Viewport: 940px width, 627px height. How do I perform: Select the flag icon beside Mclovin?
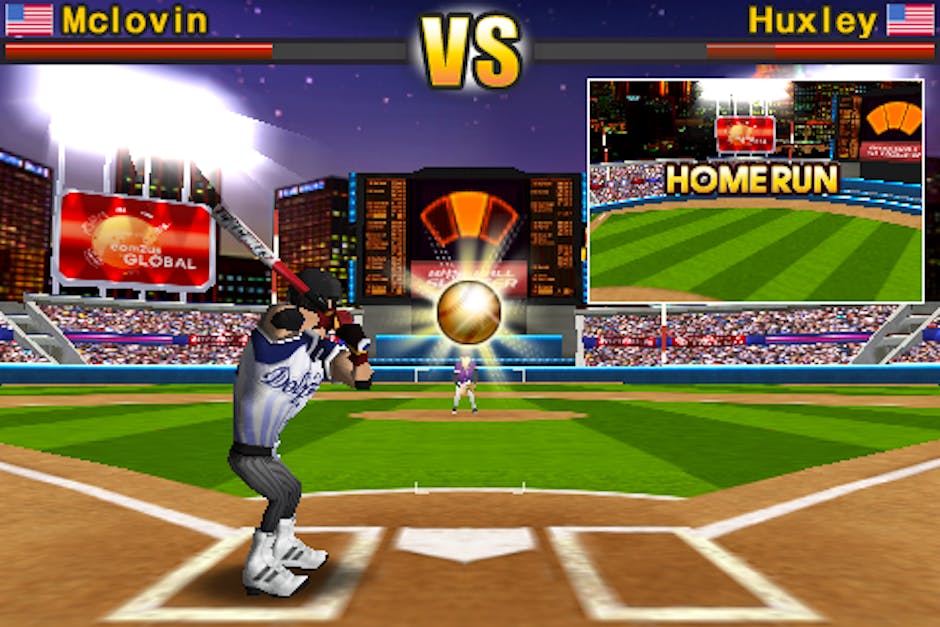pyautogui.click(x=29, y=20)
